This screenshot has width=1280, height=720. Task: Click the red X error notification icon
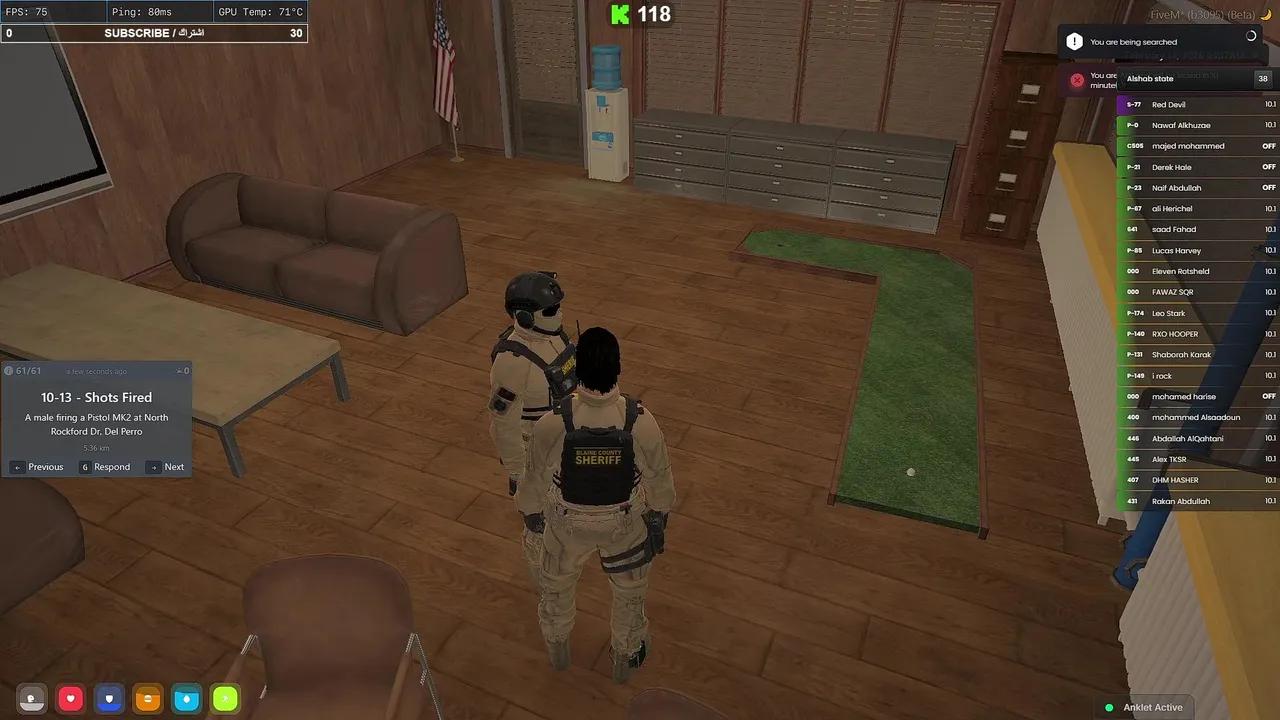tap(1077, 80)
